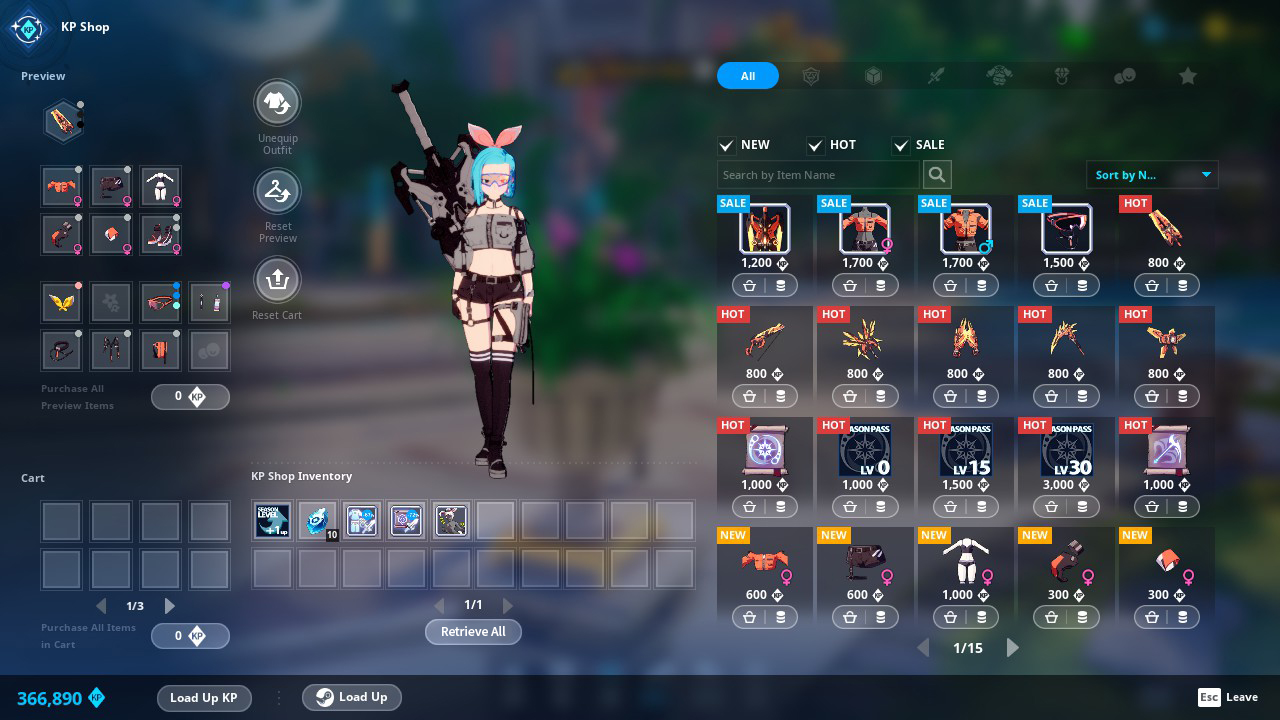
Task: Click the Unequip Outfit button
Action: click(x=277, y=102)
